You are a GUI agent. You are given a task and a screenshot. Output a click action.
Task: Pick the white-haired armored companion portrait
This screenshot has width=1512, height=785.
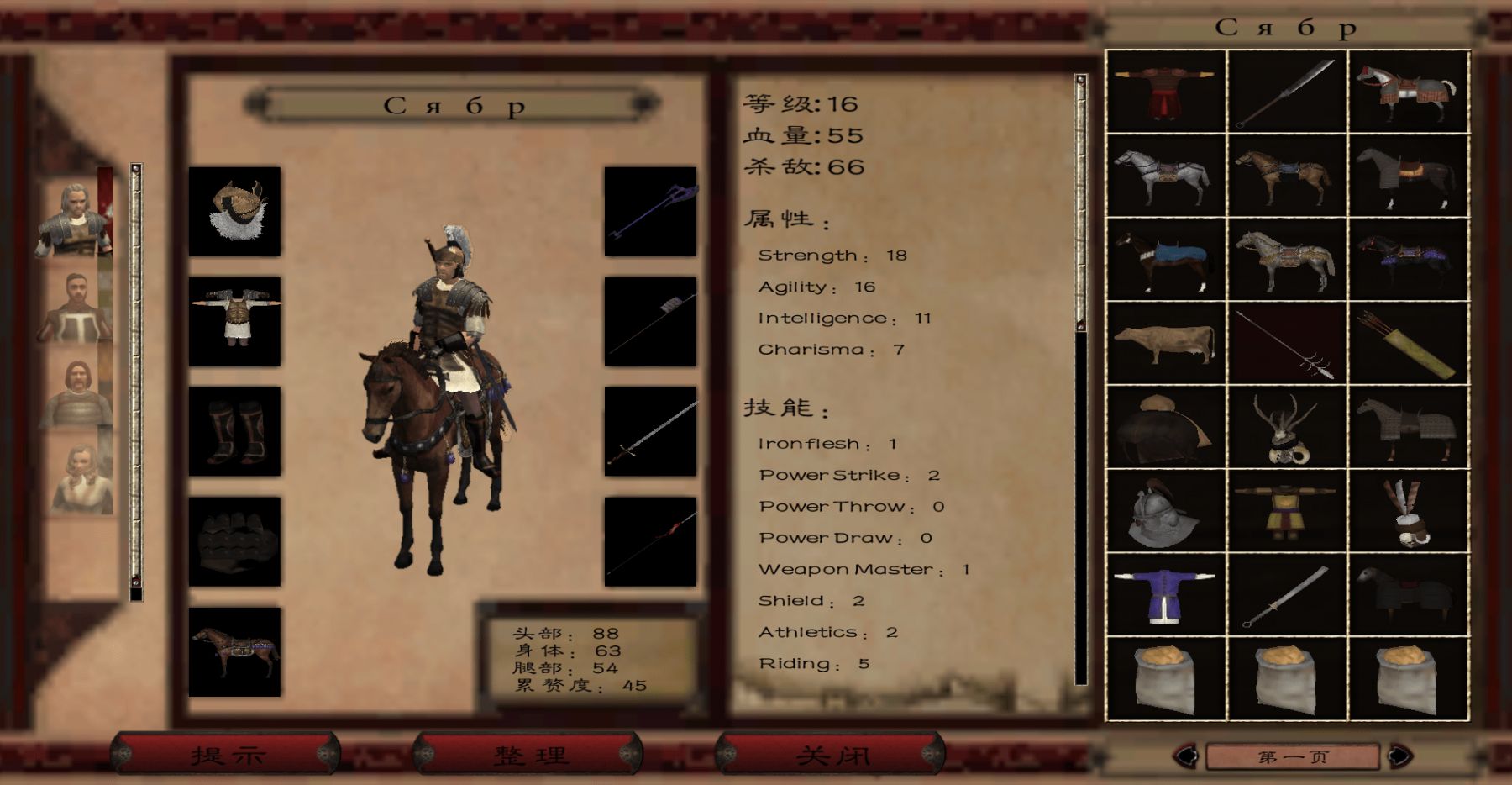click(74, 219)
